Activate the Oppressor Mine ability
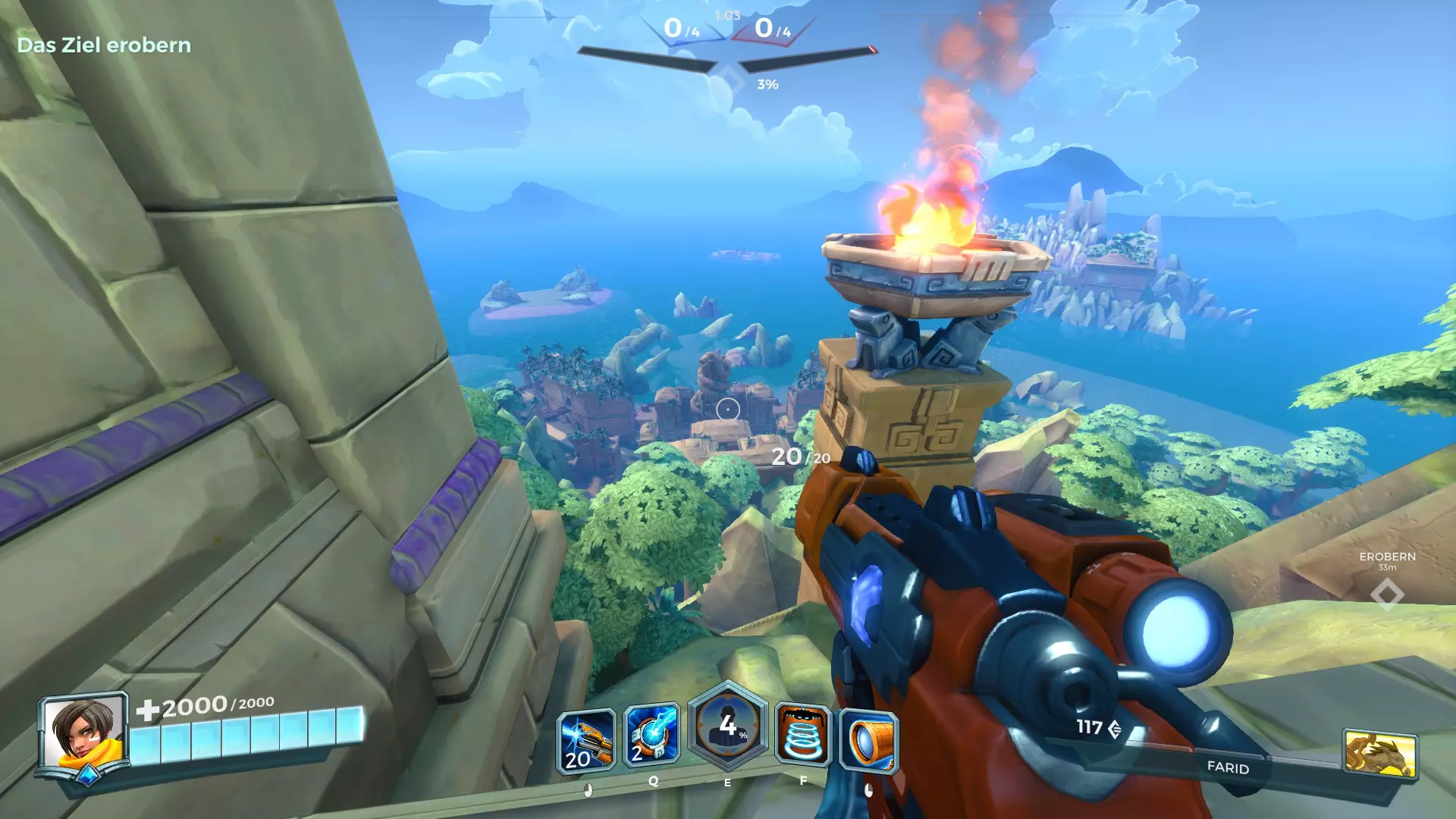The height and width of the screenshot is (819, 1456). (651, 736)
